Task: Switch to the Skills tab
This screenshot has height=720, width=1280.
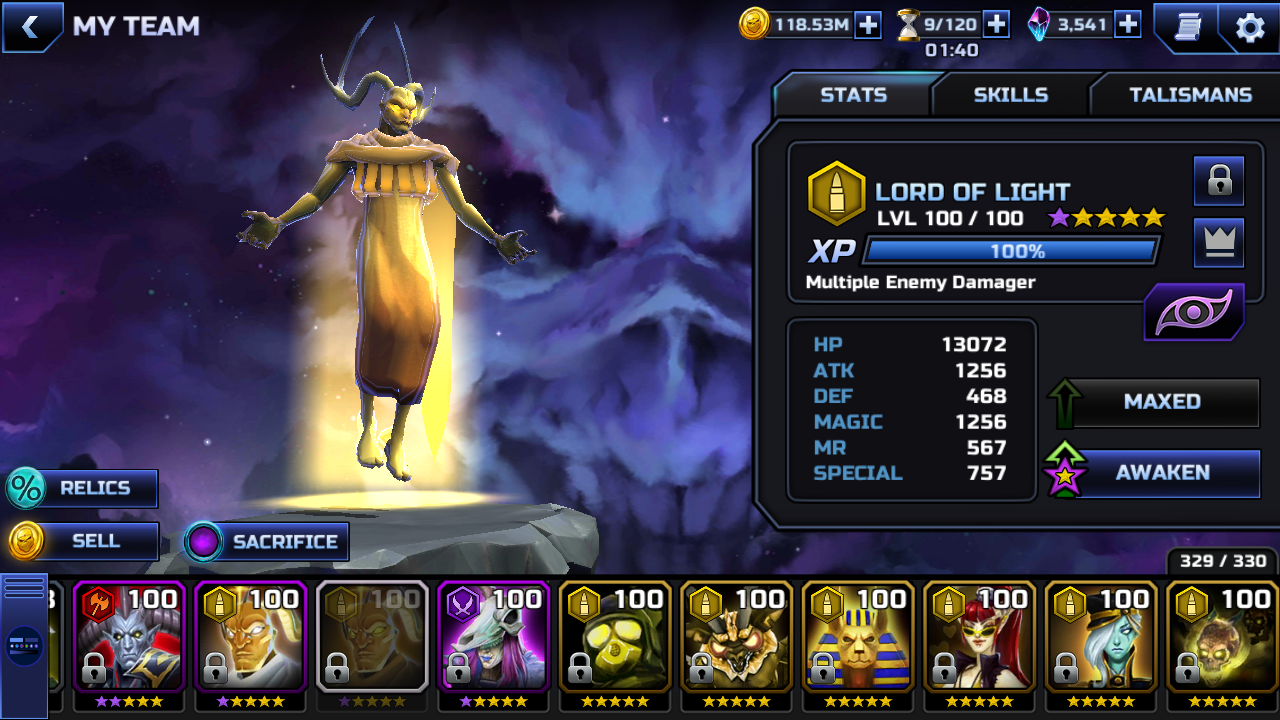Action: point(1010,95)
